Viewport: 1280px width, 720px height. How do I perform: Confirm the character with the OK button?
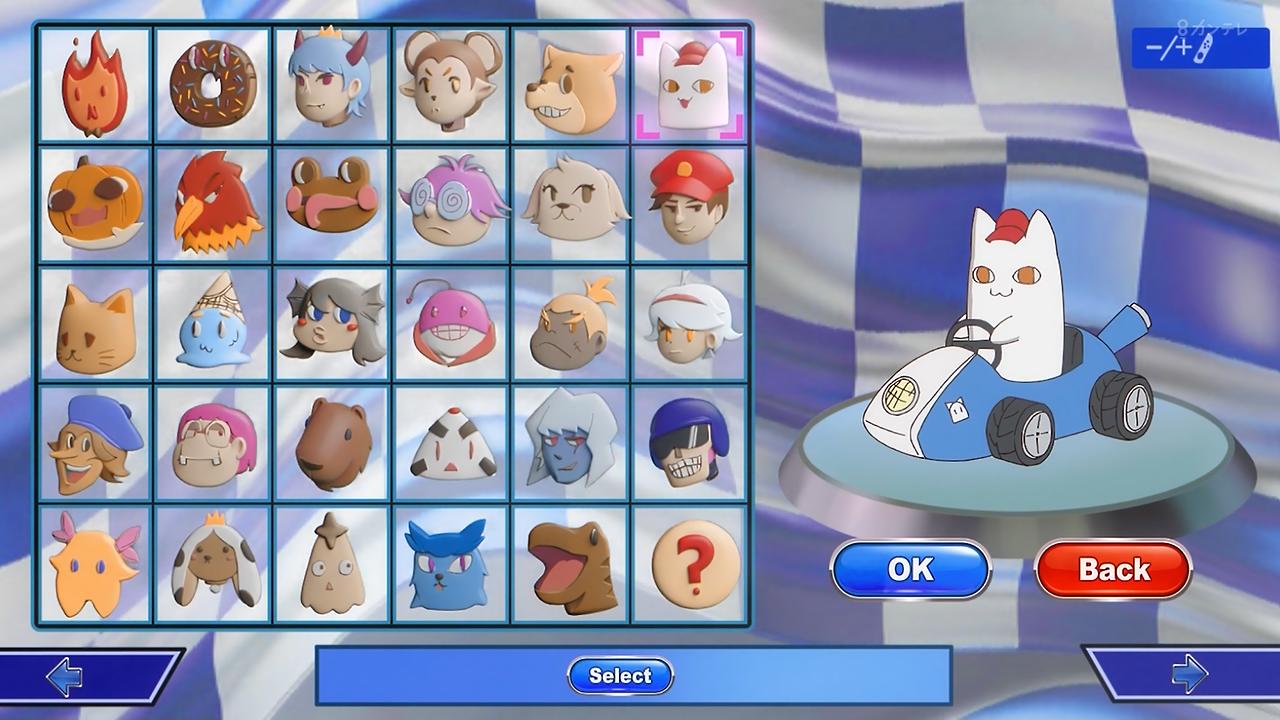(910, 569)
